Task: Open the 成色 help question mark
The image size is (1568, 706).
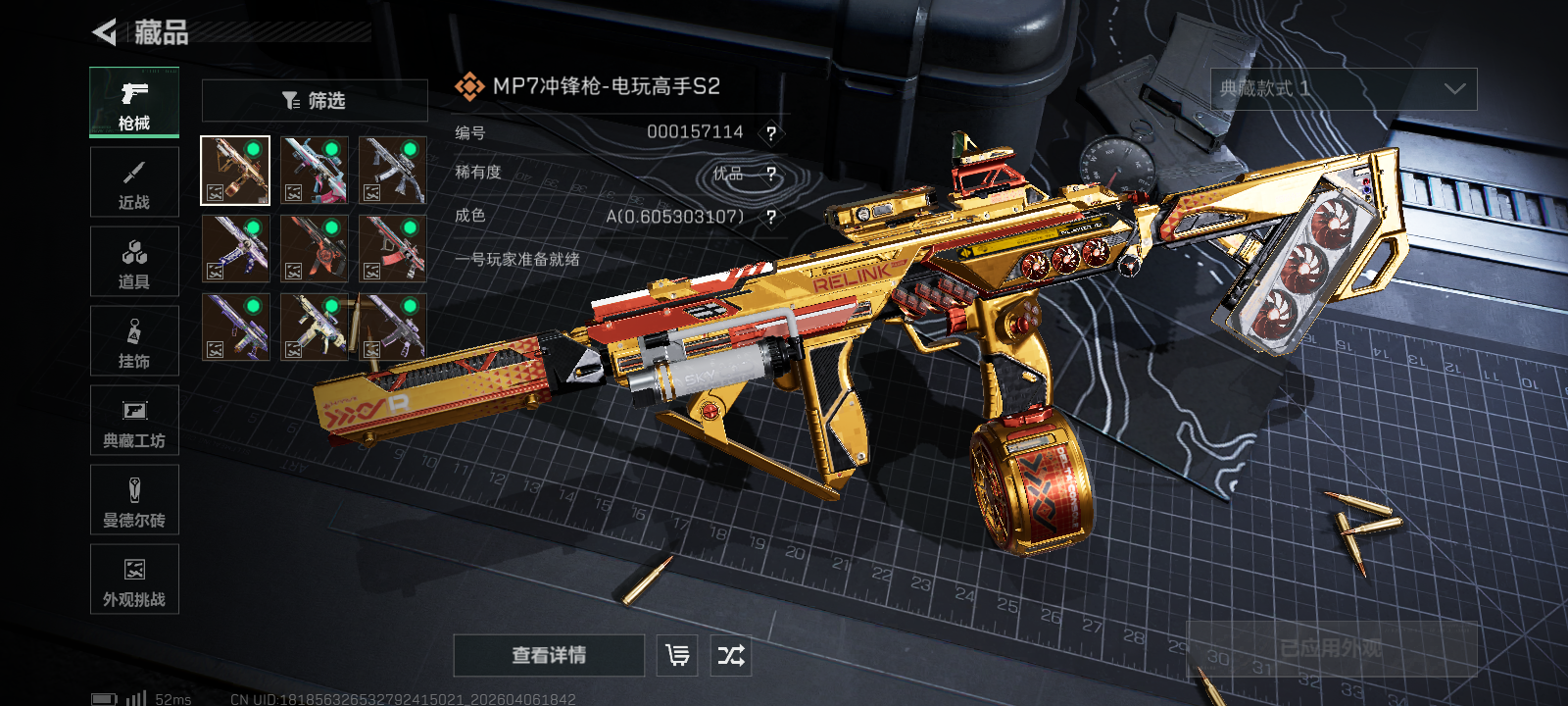Action: (x=771, y=217)
